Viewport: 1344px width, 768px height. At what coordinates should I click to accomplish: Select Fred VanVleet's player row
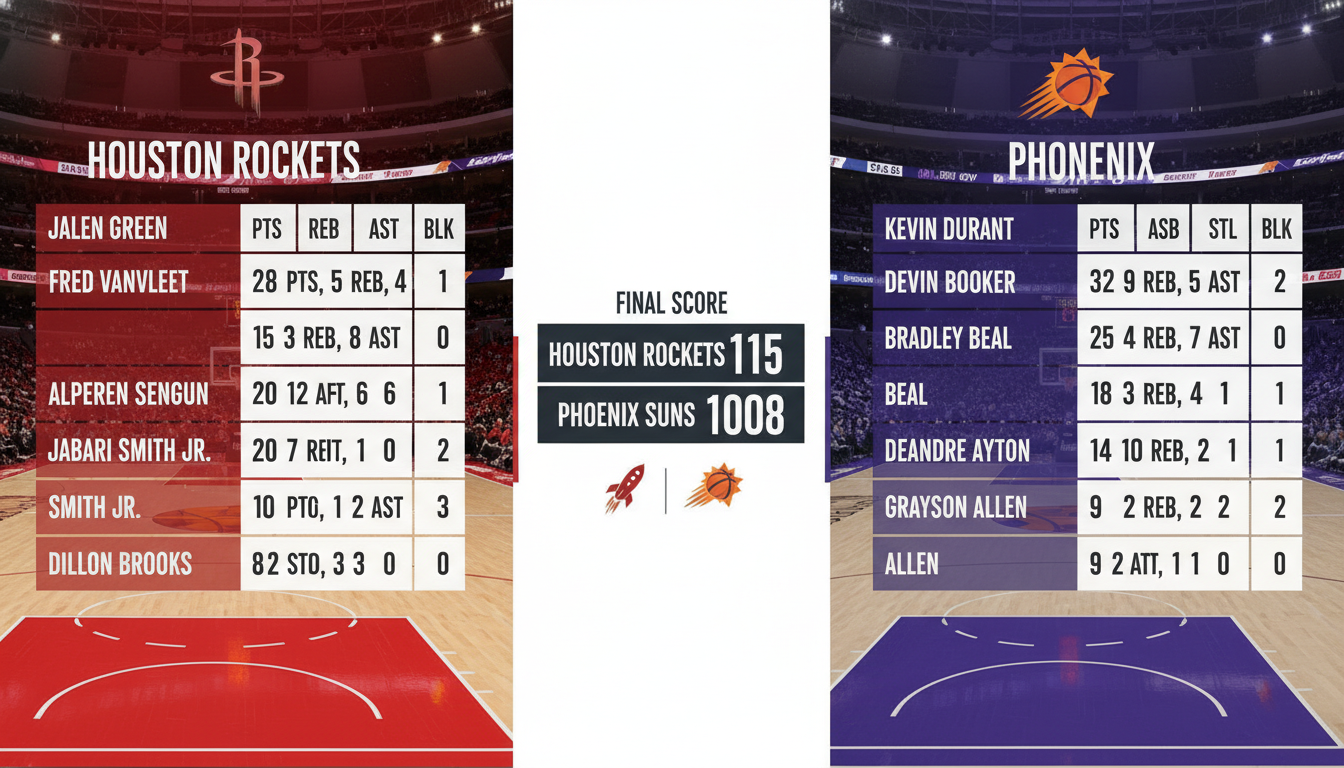pos(118,282)
